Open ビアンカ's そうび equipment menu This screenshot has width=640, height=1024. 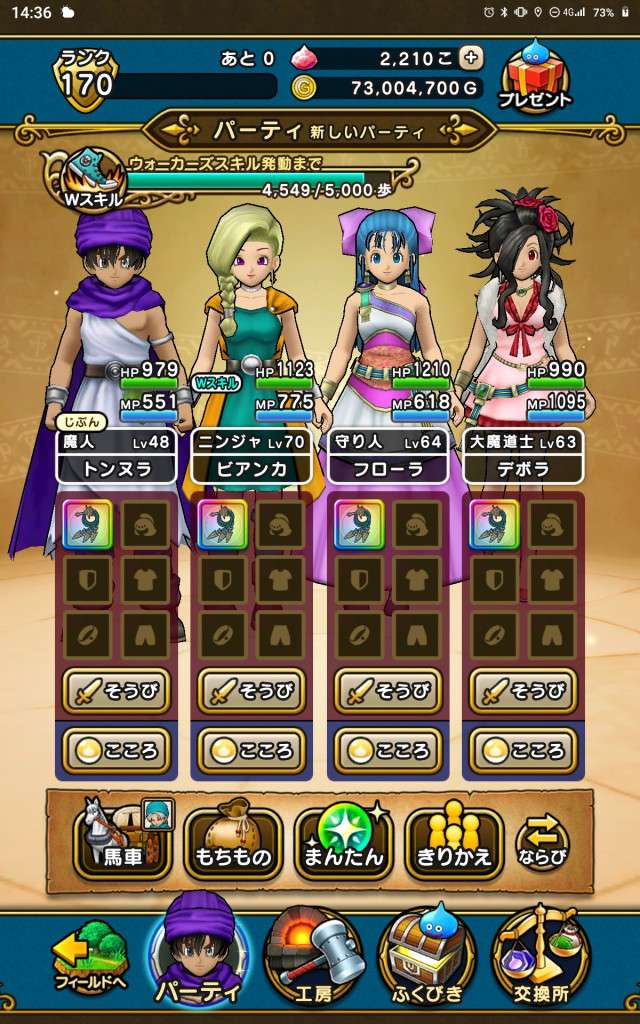[x=251, y=690]
